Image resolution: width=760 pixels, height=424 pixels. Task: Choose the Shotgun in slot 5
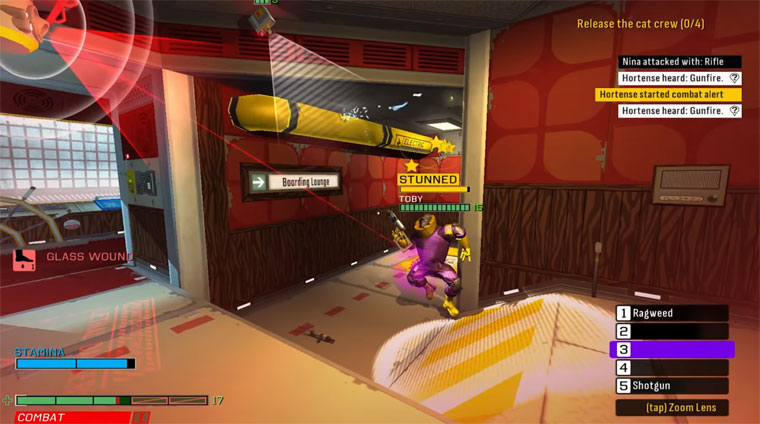pyautogui.click(x=671, y=386)
